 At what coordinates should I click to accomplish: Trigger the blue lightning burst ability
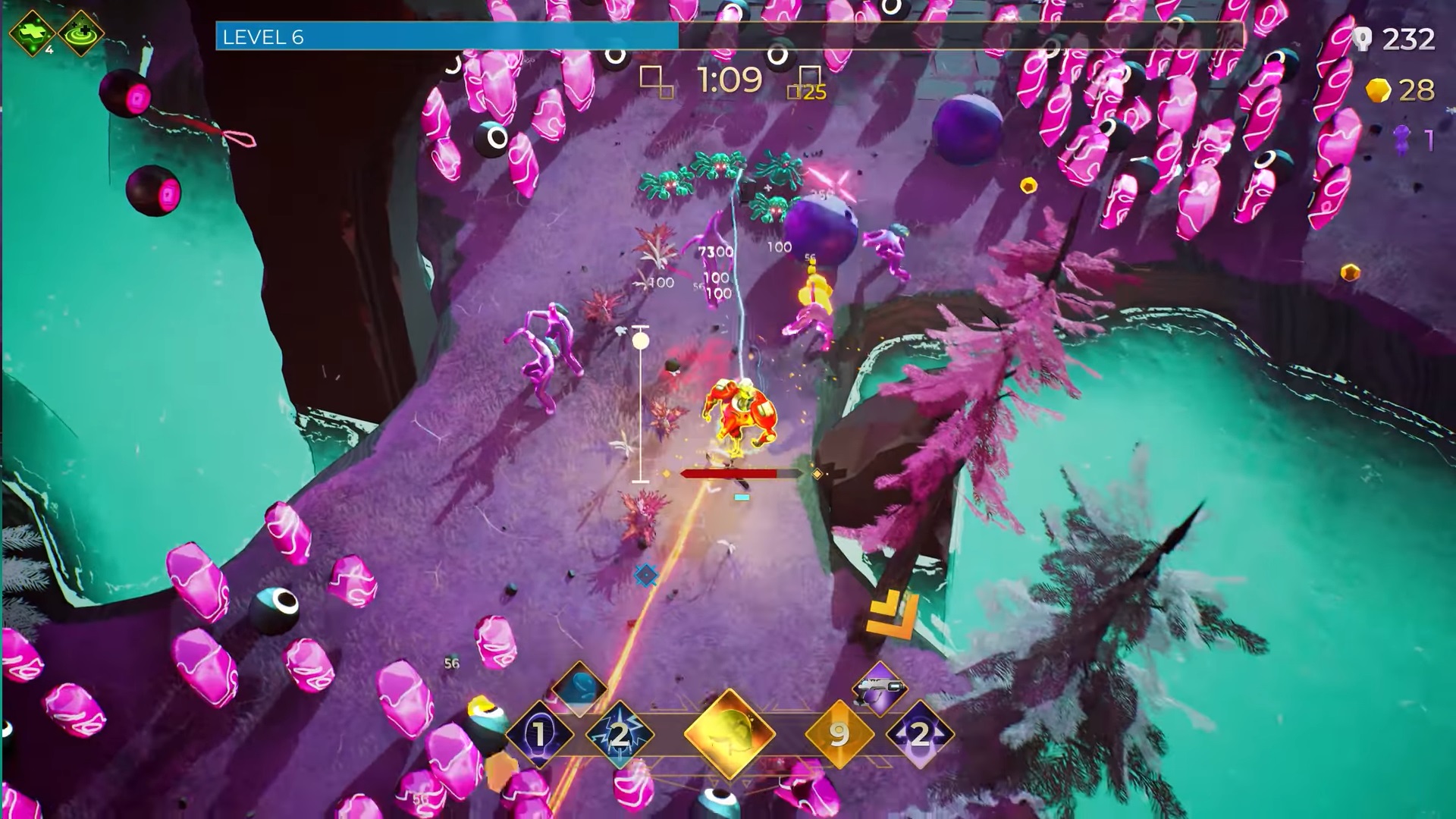[620, 733]
